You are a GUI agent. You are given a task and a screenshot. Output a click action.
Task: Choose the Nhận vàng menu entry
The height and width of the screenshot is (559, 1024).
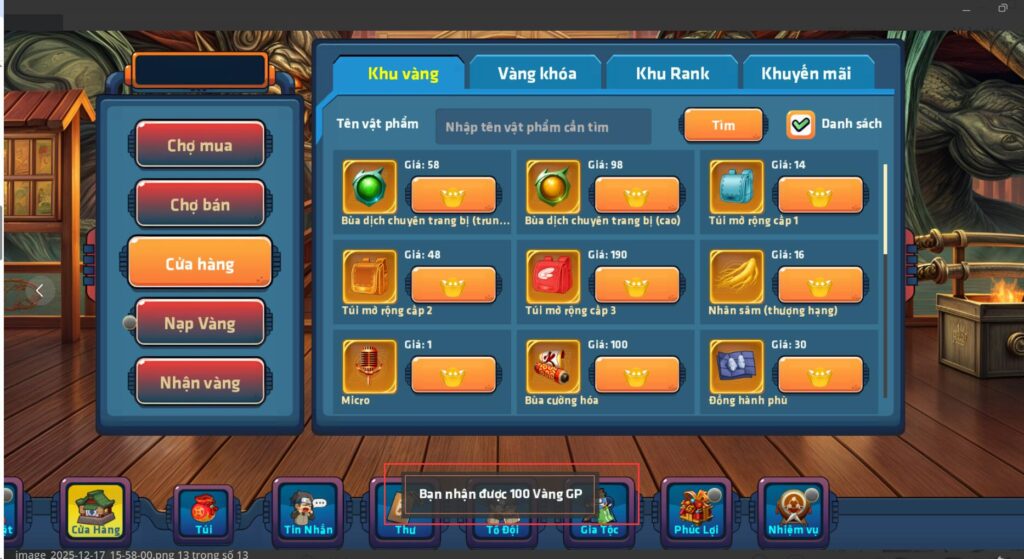(200, 382)
